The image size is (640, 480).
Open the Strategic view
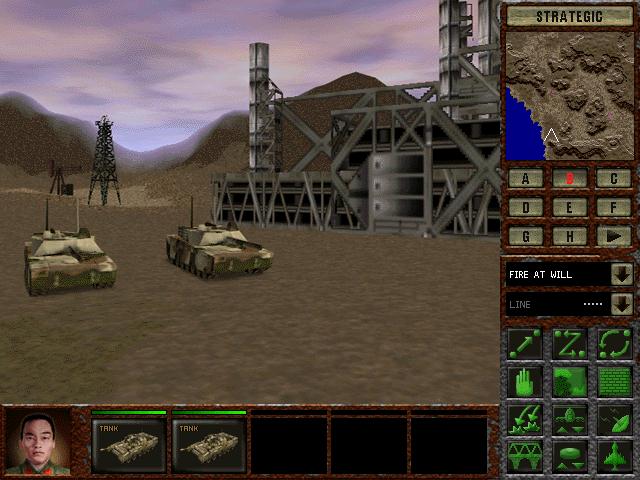(x=570, y=15)
